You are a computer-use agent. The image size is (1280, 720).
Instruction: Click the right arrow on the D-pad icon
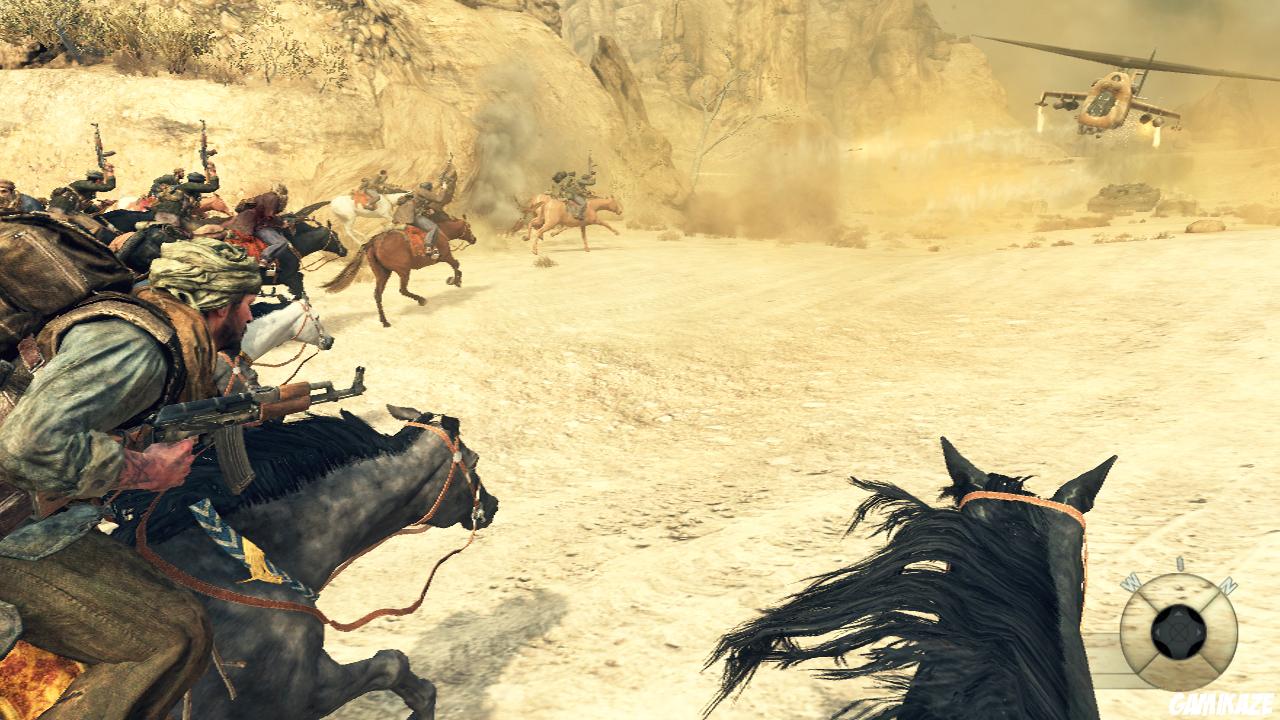click(x=1197, y=633)
